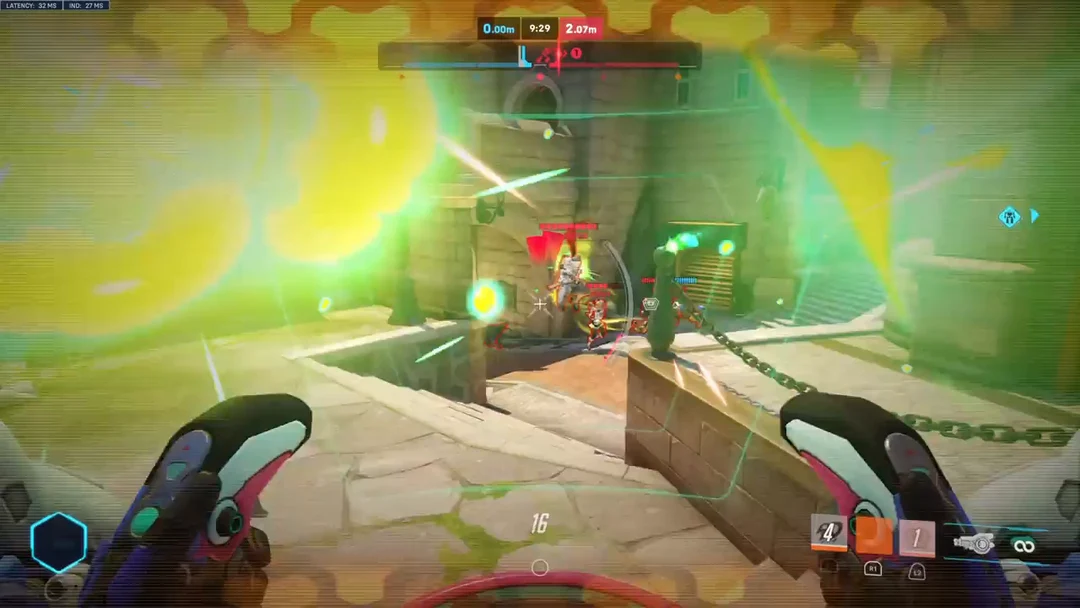Select the blaster weapon icon

[x=973, y=543]
